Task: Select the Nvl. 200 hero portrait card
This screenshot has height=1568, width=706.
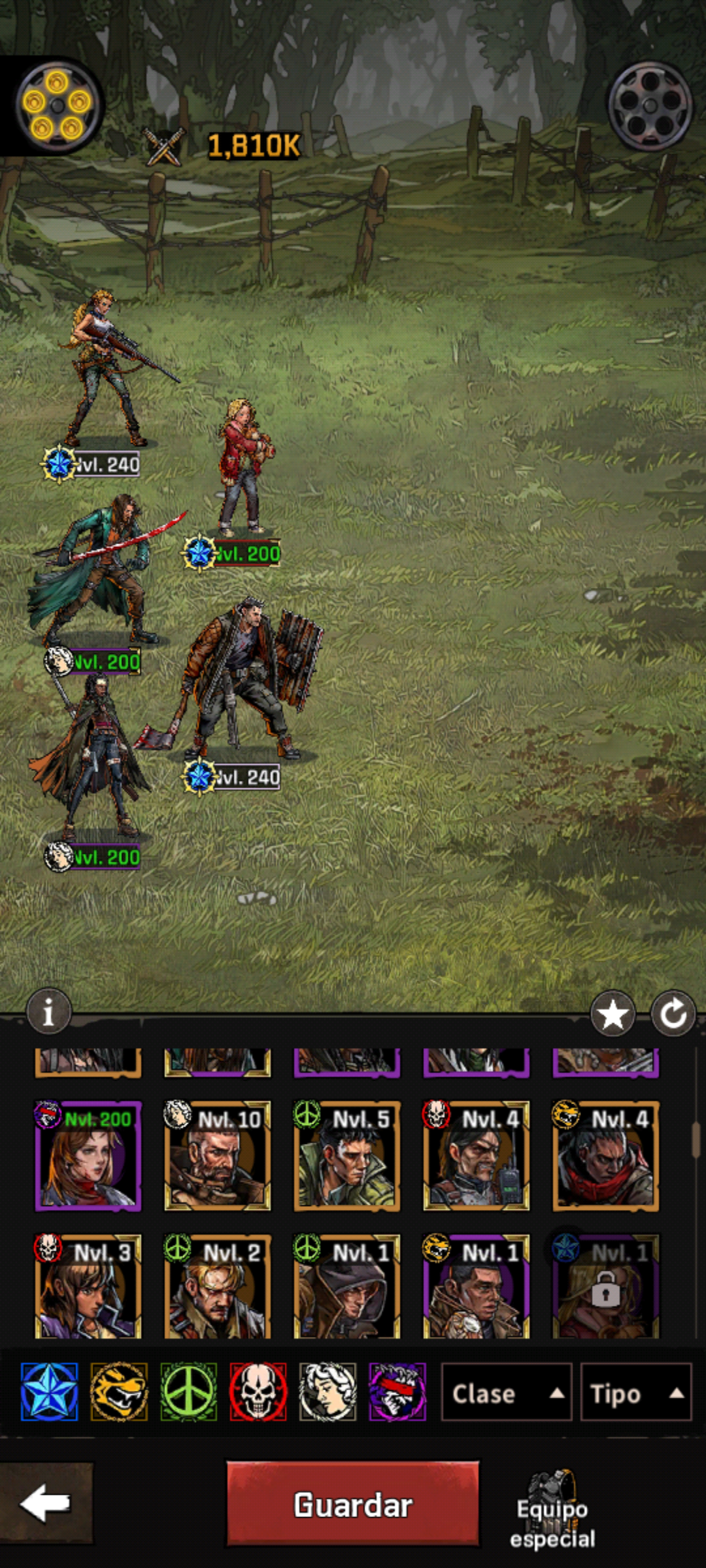Action: point(88,1156)
